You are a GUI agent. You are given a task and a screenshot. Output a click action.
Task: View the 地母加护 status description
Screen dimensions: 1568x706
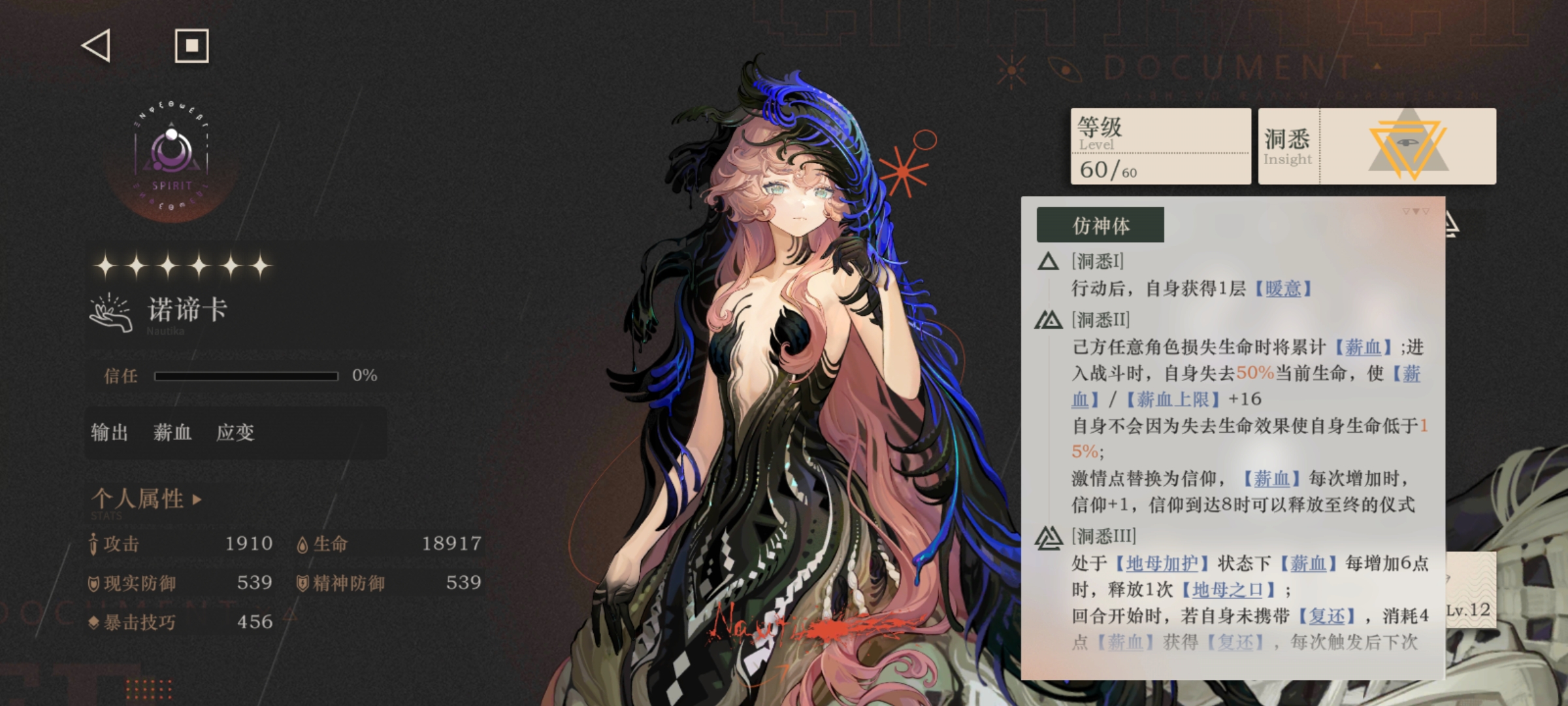pos(1162,563)
